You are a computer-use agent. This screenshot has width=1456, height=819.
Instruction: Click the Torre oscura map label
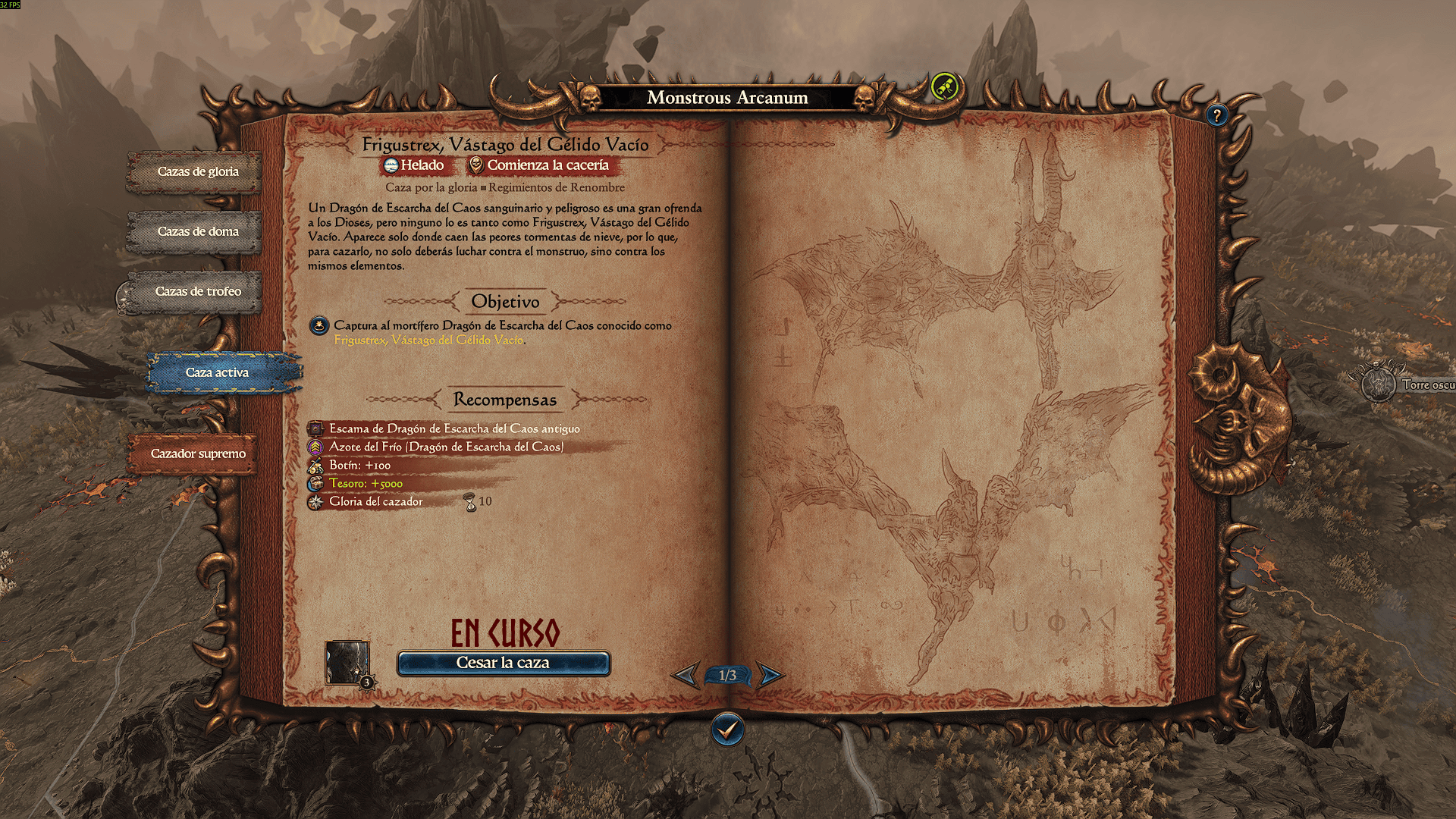pyautogui.click(x=1426, y=385)
